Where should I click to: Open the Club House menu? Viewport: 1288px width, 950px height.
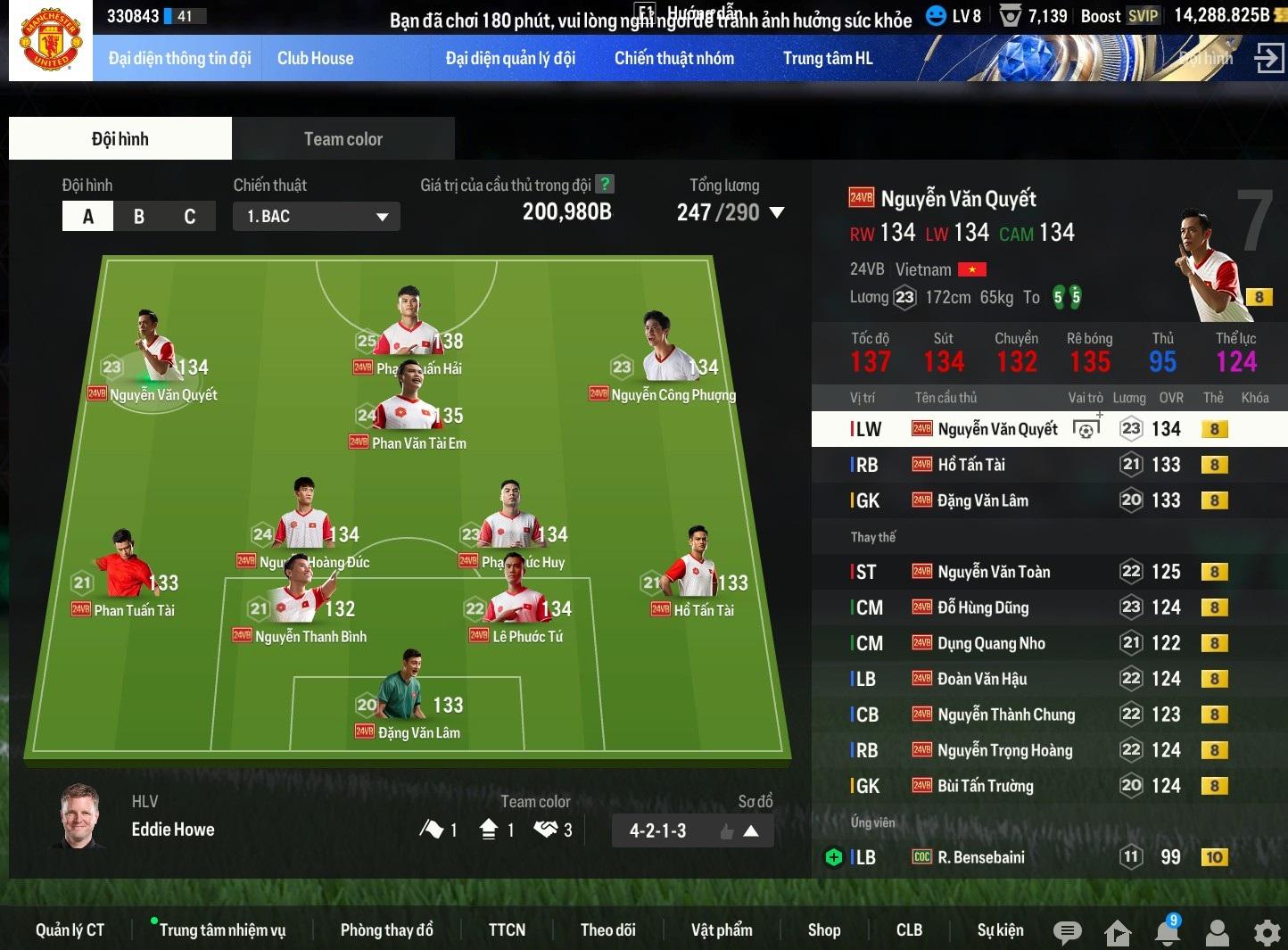315,59
